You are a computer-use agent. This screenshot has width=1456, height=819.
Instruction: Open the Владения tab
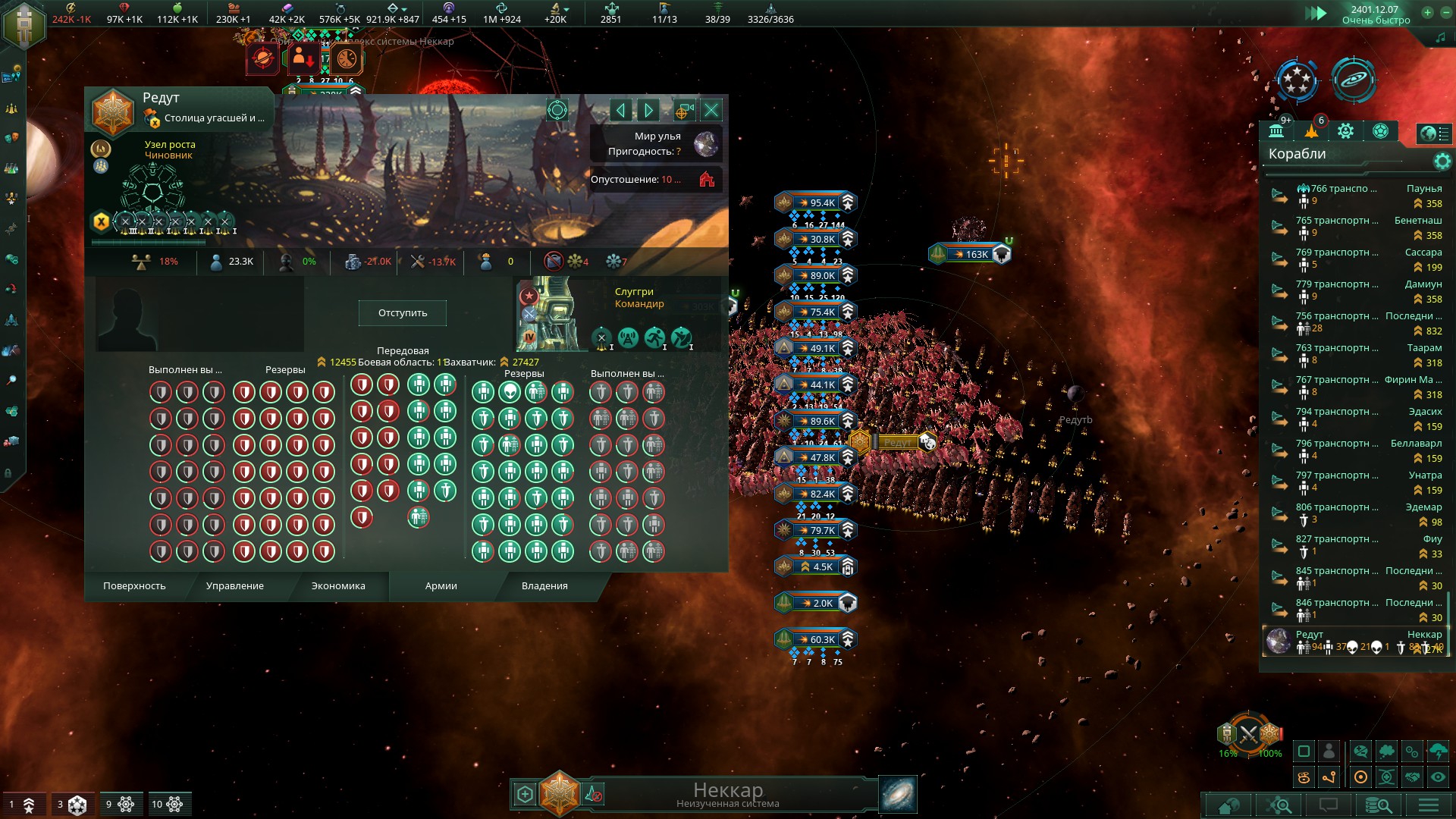tap(544, 586)
